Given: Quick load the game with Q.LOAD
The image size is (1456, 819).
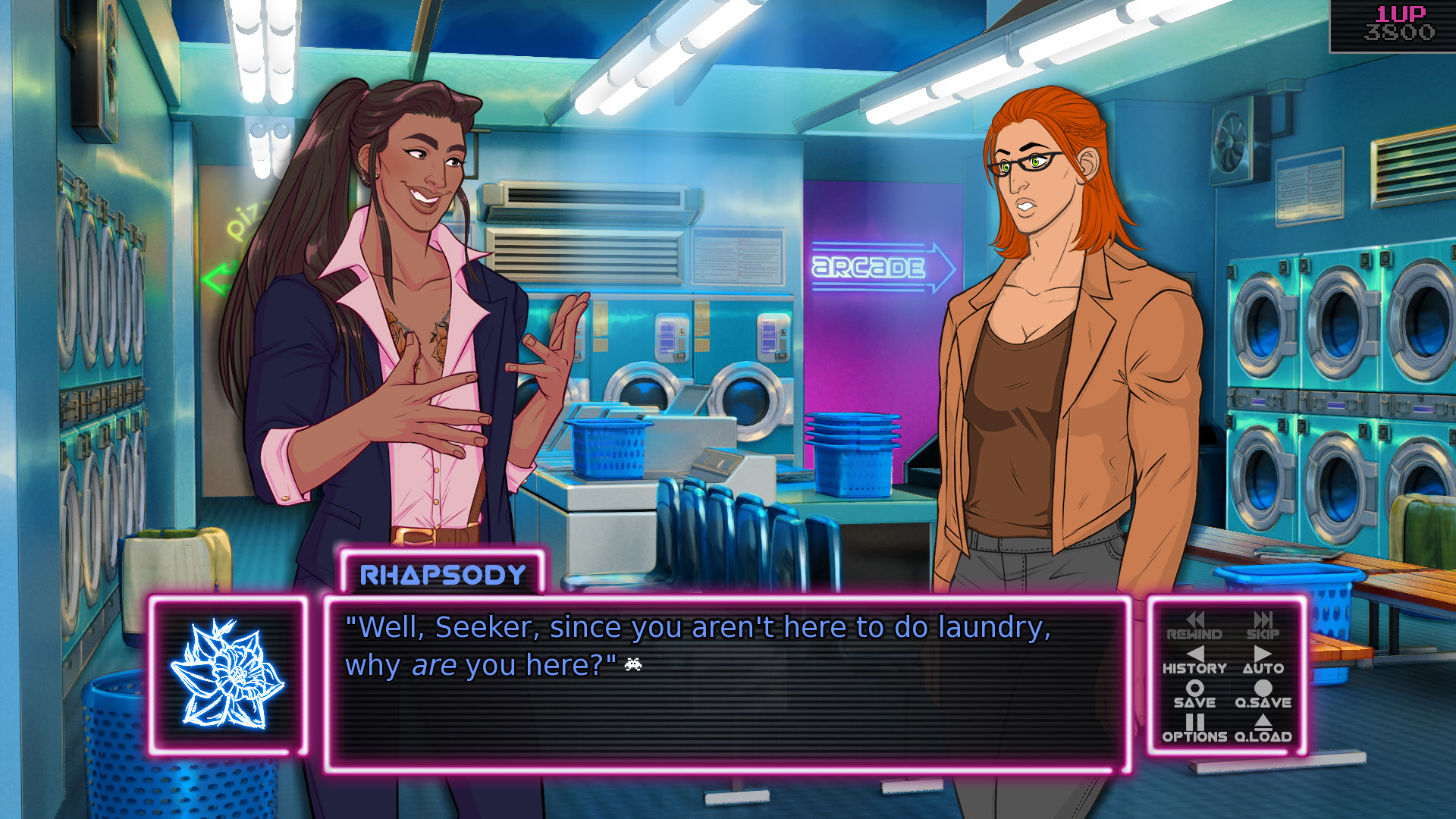Looking at the screenshot, I should 1263,737.
